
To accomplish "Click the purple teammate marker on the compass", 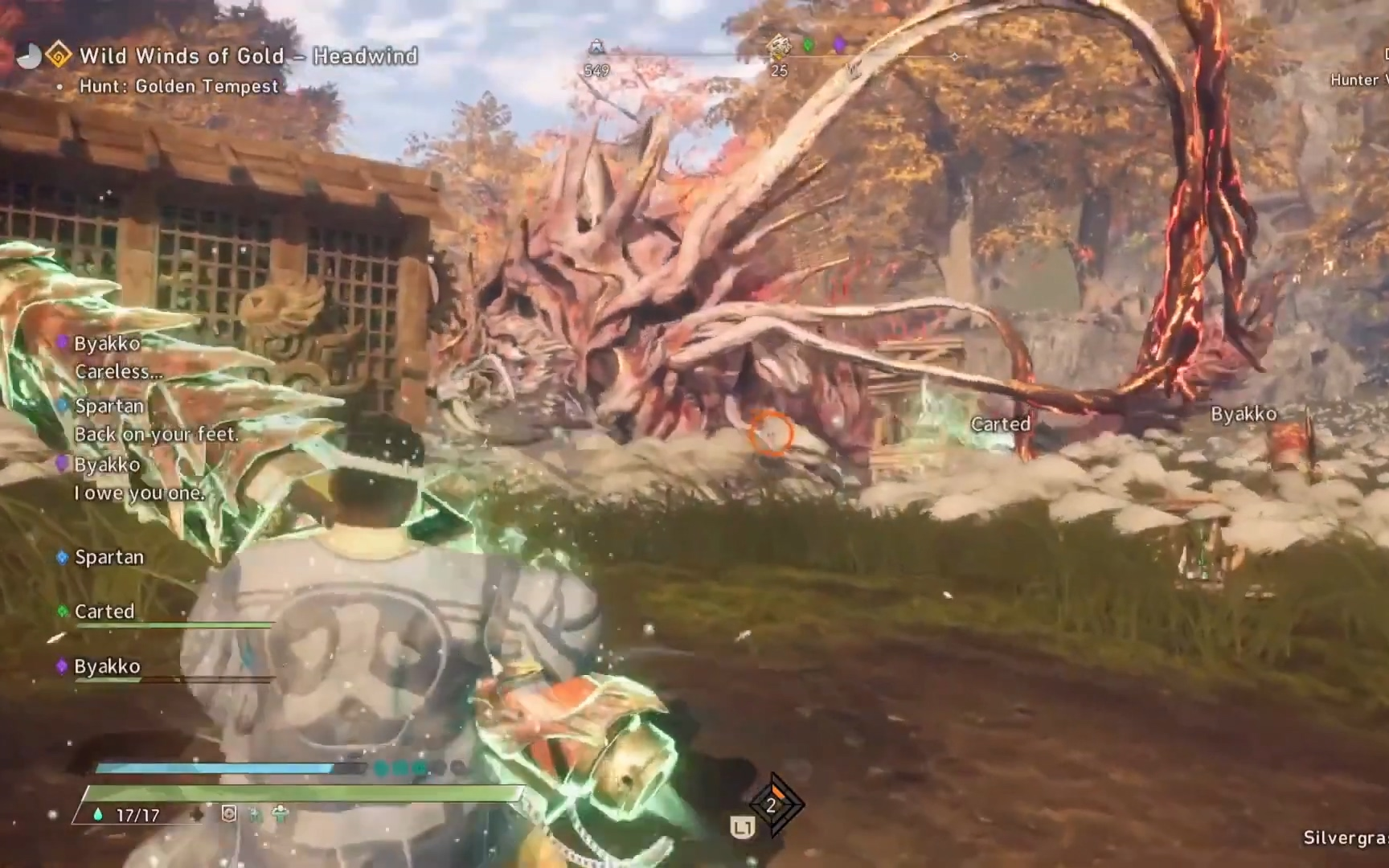I will pyautogui.click(x=839, y=45).
